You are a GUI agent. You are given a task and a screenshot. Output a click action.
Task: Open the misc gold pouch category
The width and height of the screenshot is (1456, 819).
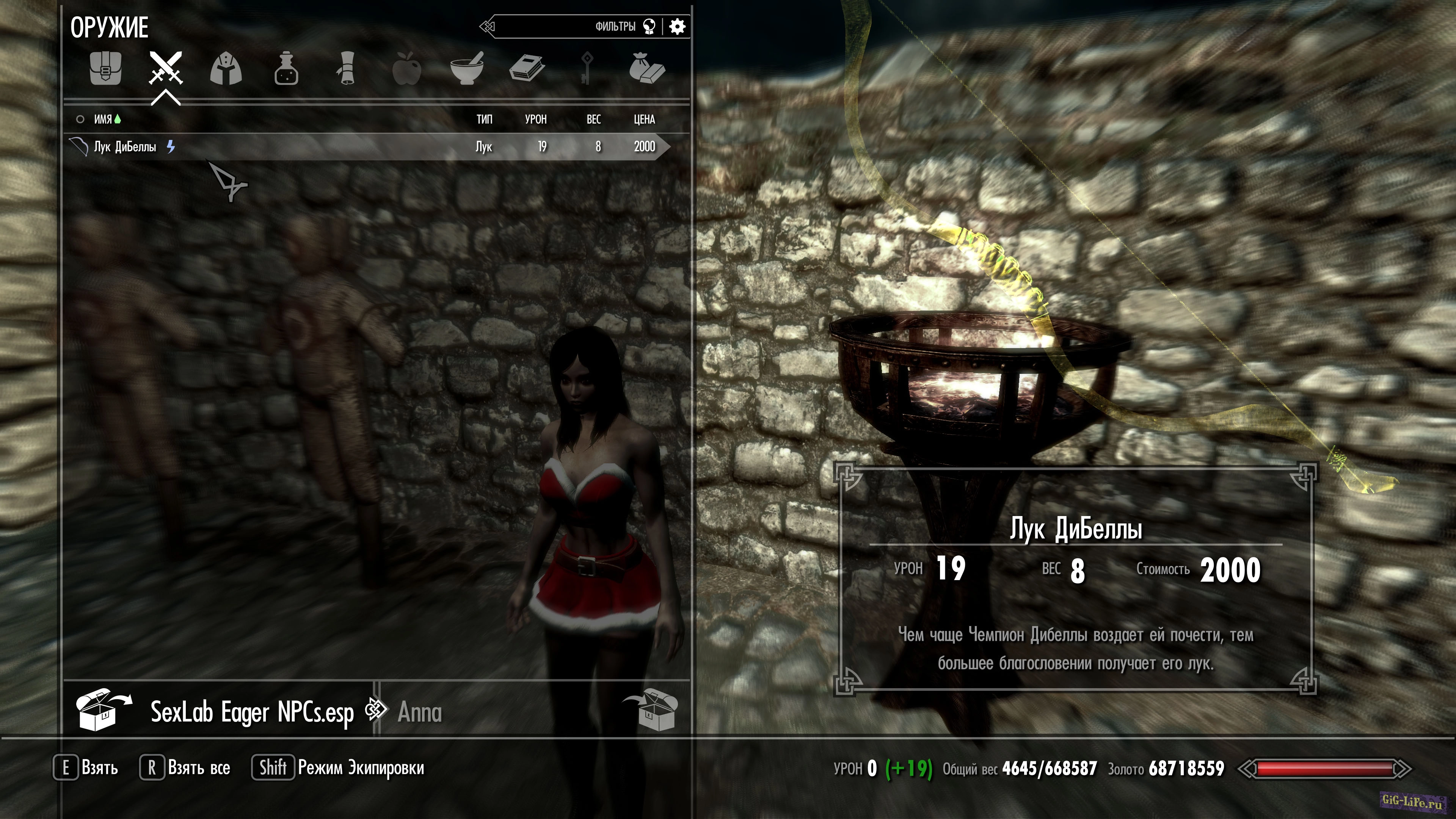click(646, 69)
